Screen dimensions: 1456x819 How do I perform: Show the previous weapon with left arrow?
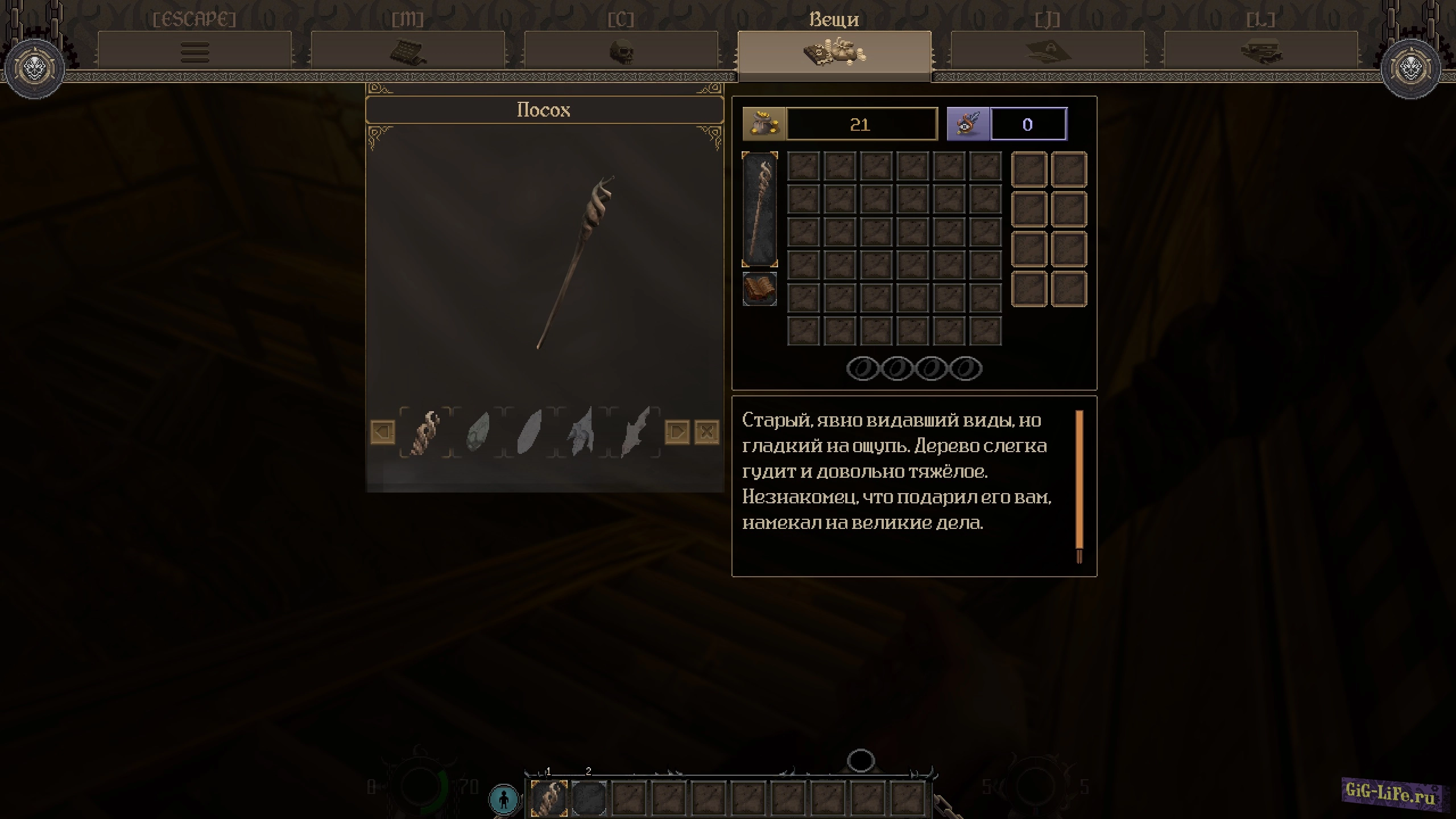tap(383, 432)
